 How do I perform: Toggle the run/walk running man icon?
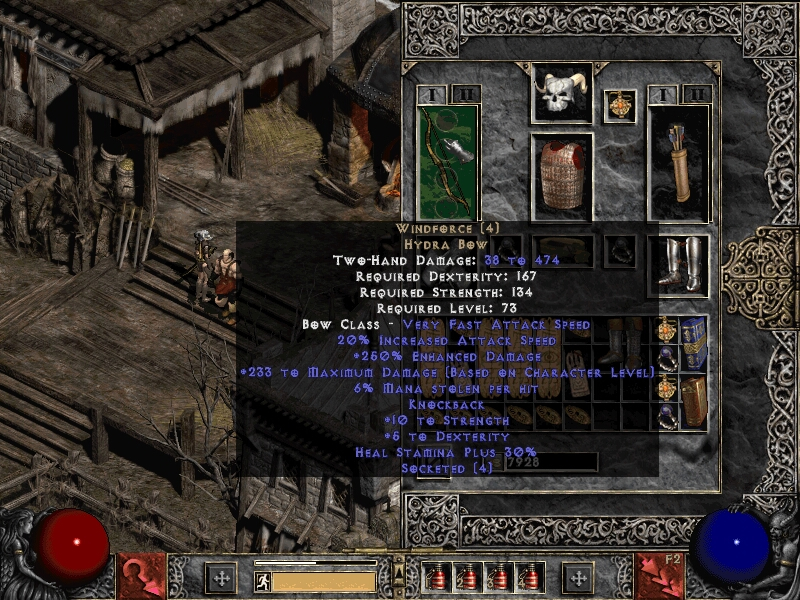point(262,582)
